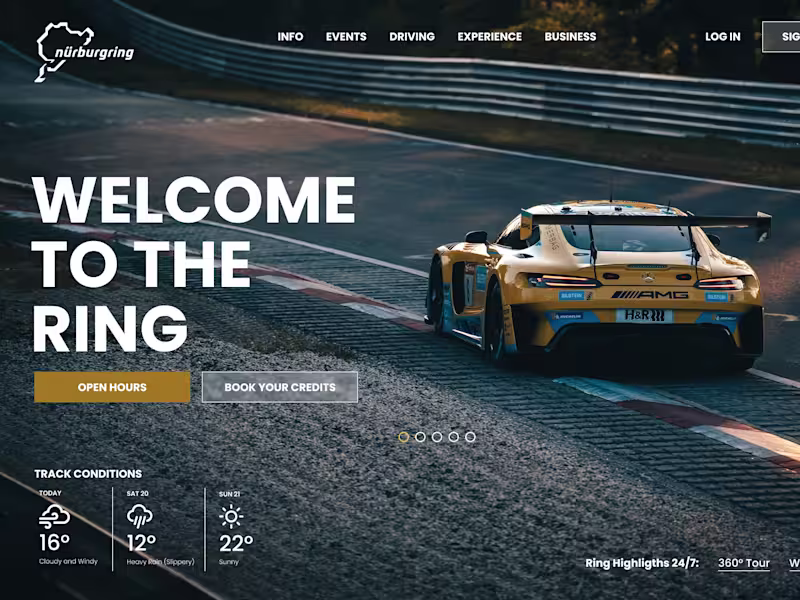Open the EVENTS menu

pyautogui.click(x=346, y=37)
